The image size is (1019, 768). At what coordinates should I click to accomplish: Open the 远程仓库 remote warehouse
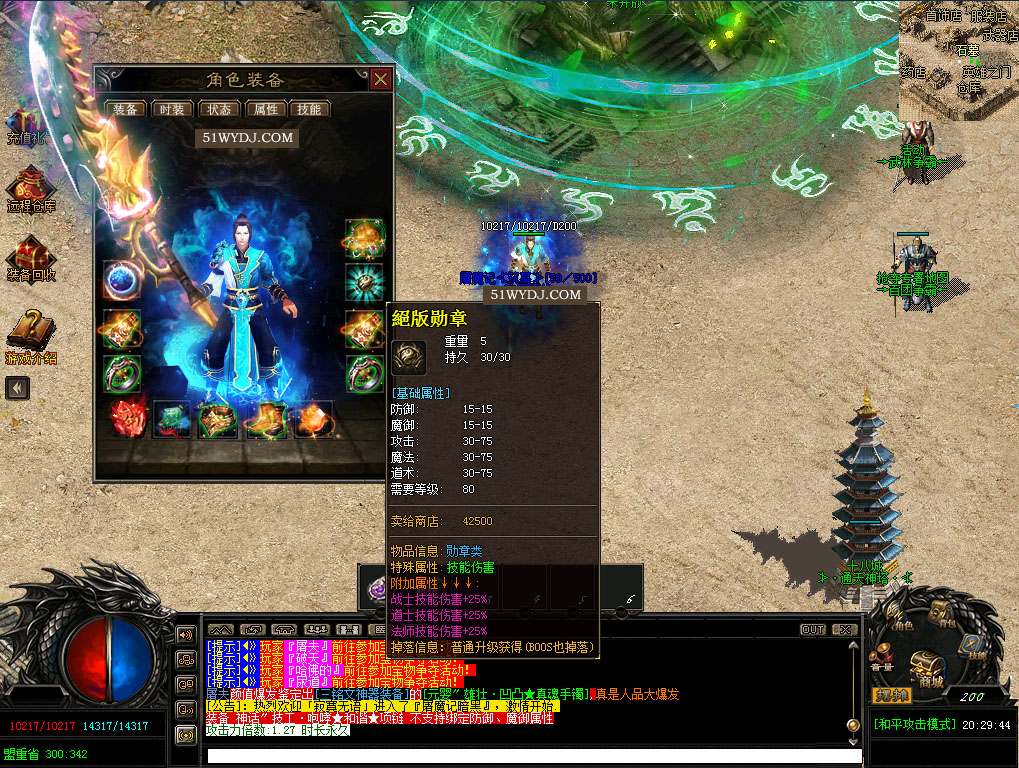[30, 190]
